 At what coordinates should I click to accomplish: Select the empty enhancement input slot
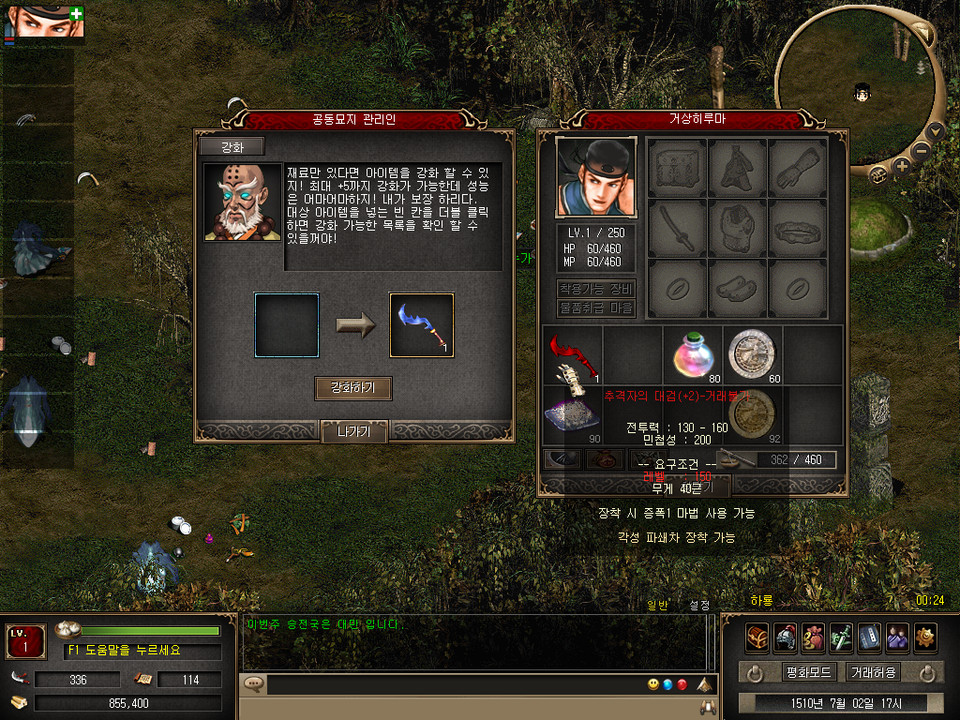pyautogui.click(x=287, y=325)
